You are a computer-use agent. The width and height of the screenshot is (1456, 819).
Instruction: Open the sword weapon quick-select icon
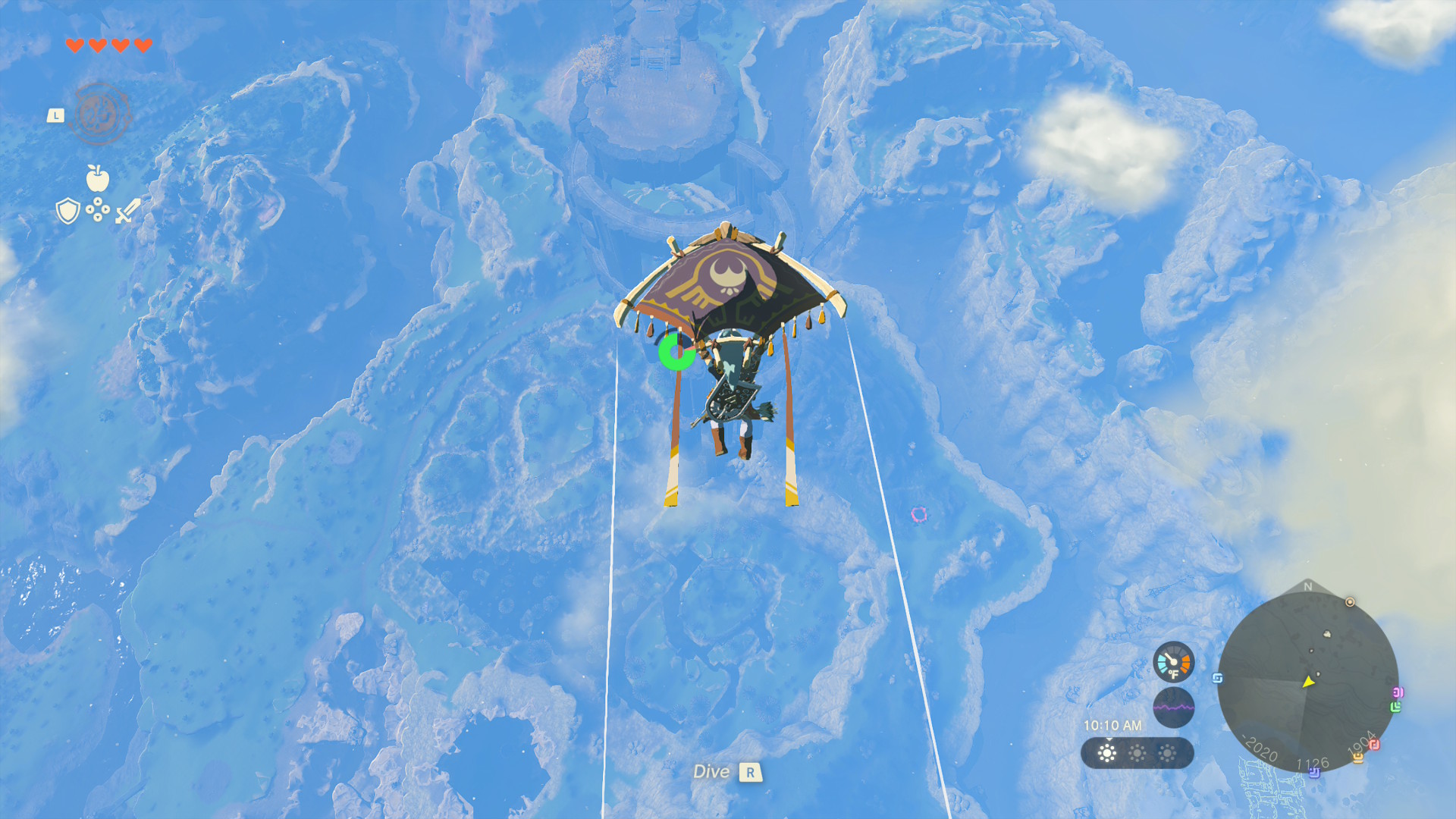click(x=127, y=211)
